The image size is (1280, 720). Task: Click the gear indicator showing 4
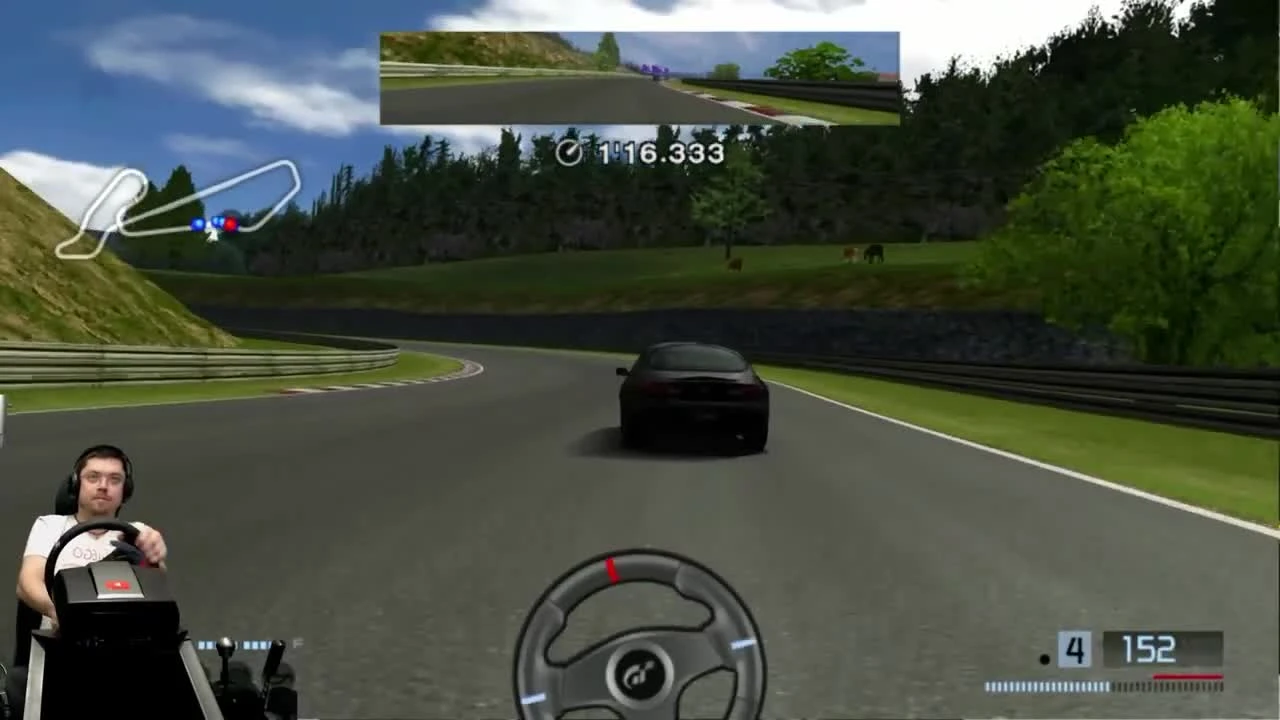(x=1074, y=650)
